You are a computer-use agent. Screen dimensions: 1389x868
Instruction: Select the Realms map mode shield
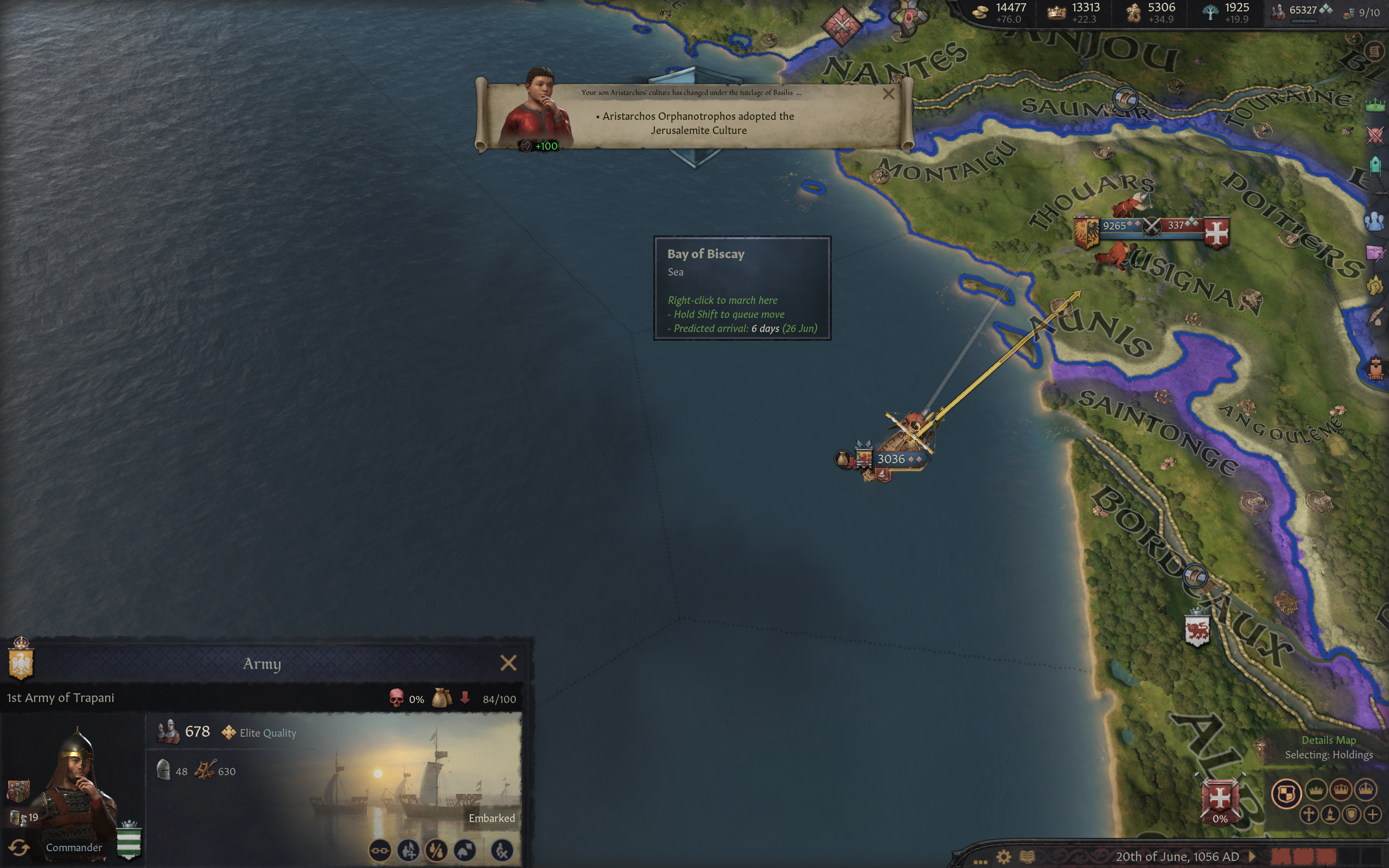point(1286,793)
